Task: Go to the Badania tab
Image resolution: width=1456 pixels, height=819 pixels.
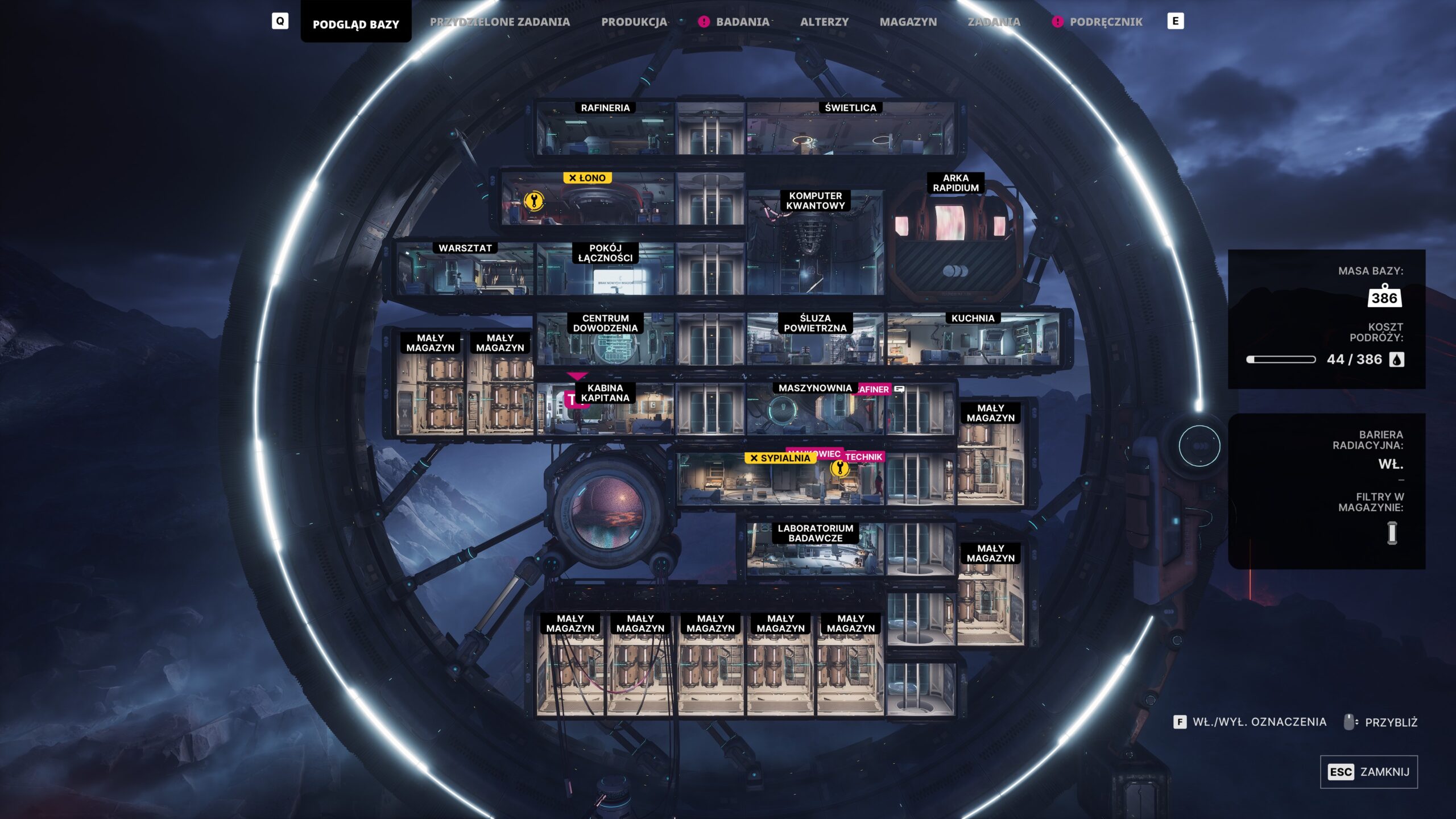Action: (x=742, y=22)
